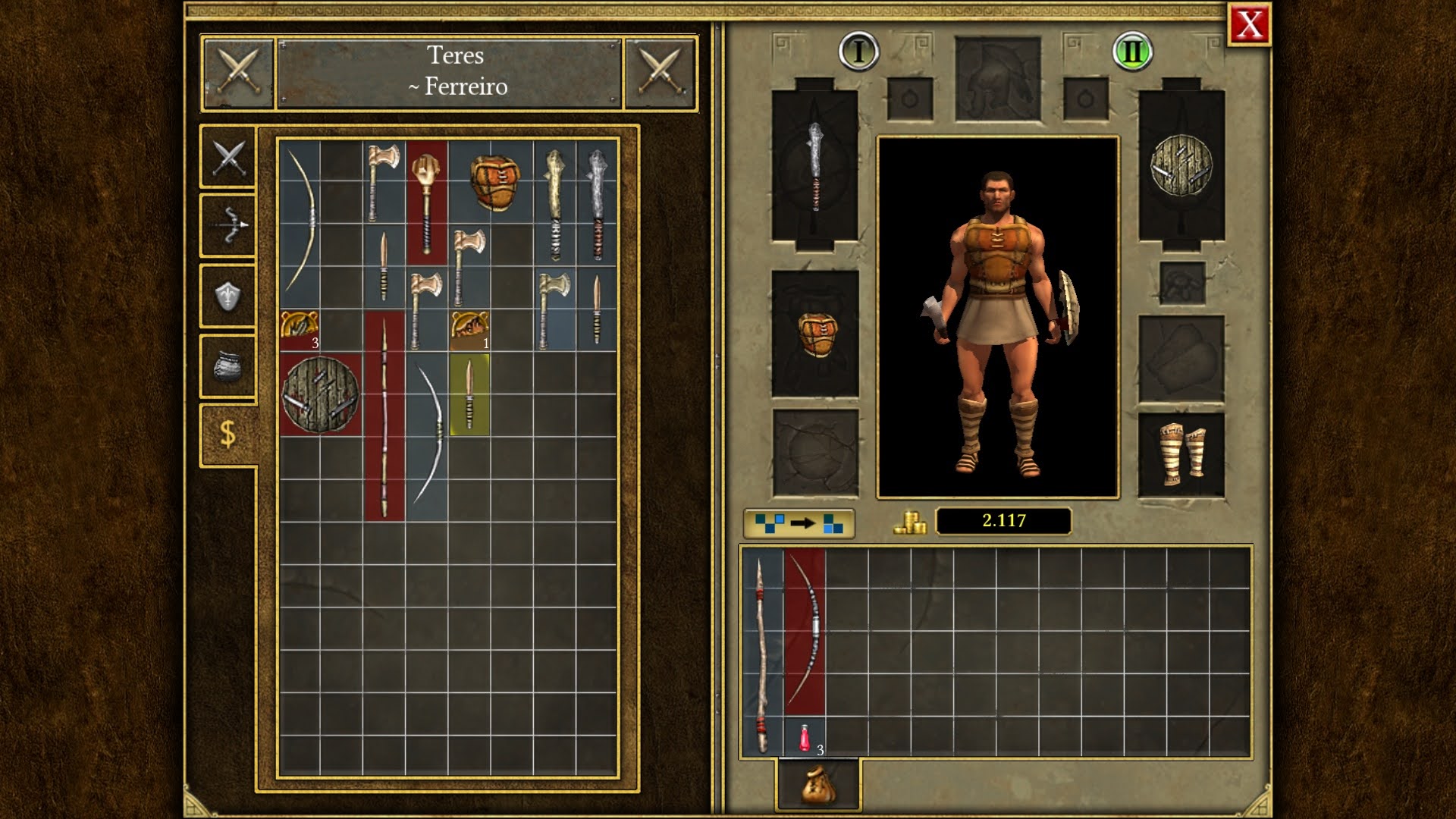
Task: Click the auto-sort inventory arrow button
Action: coord(801,522)
